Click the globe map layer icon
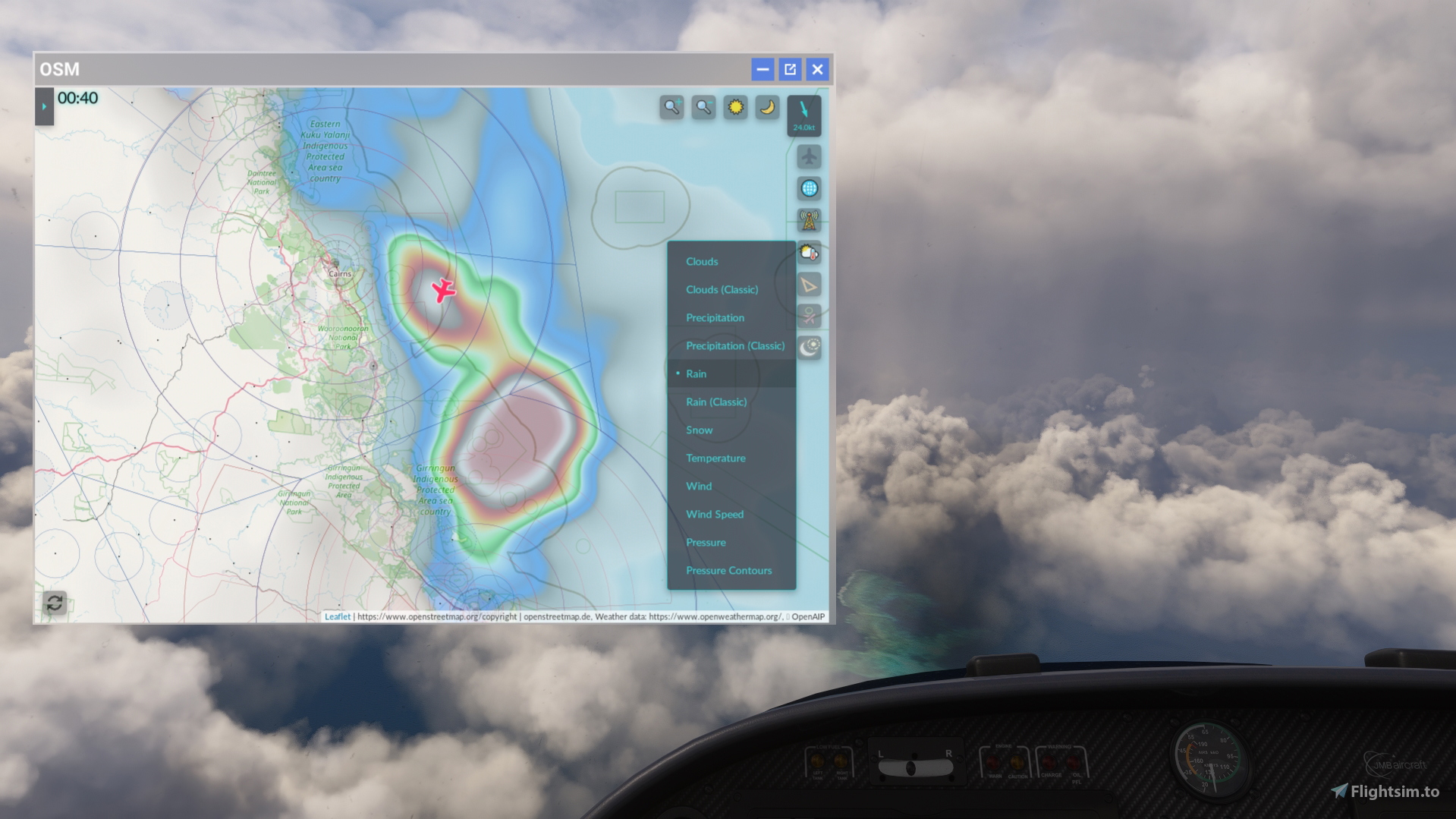 809,188
